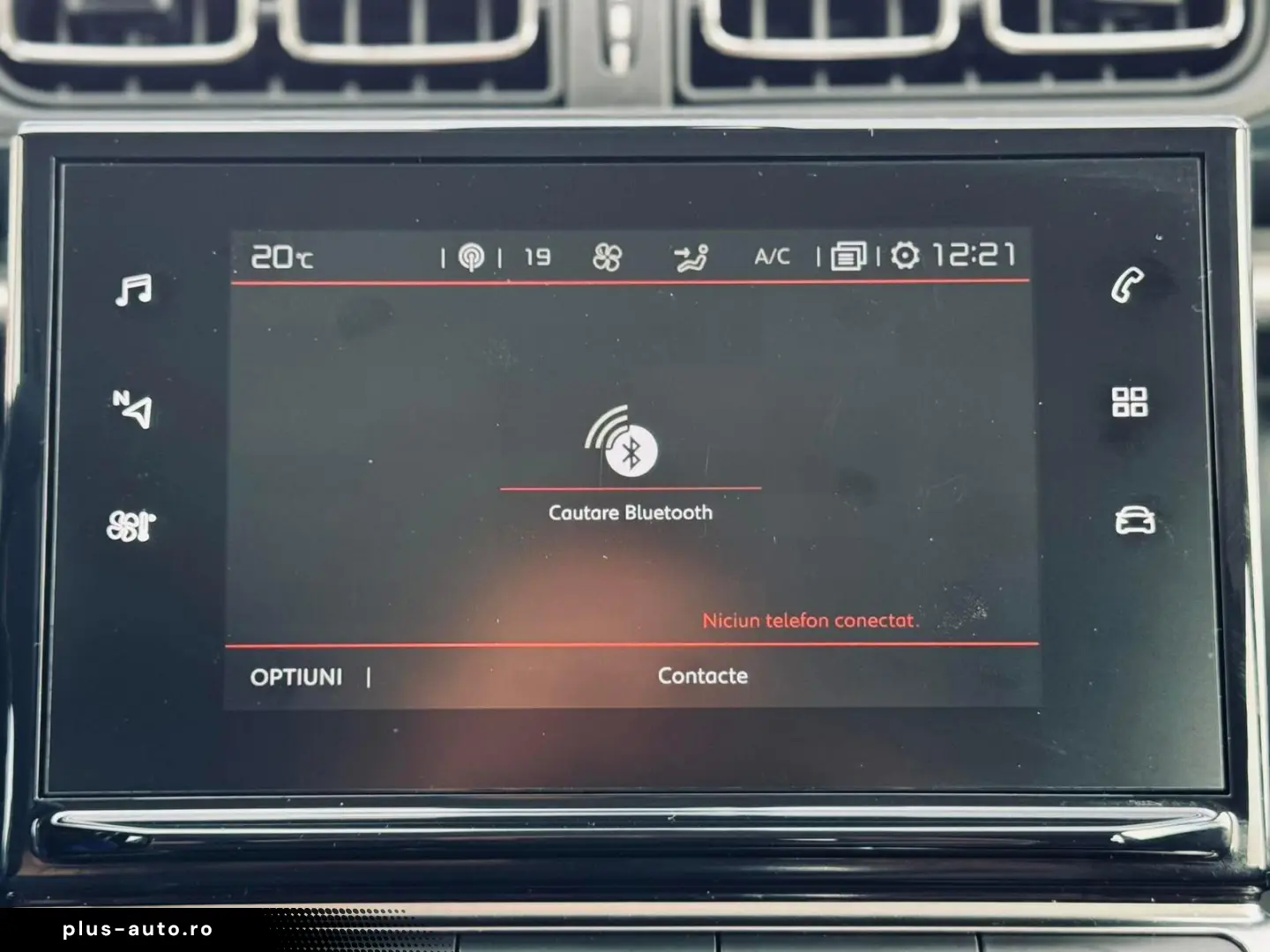Open the navigation arrow menu
Image resolution: width=1270 pixels, height=952 pixels.
click(x=133, y=409)
